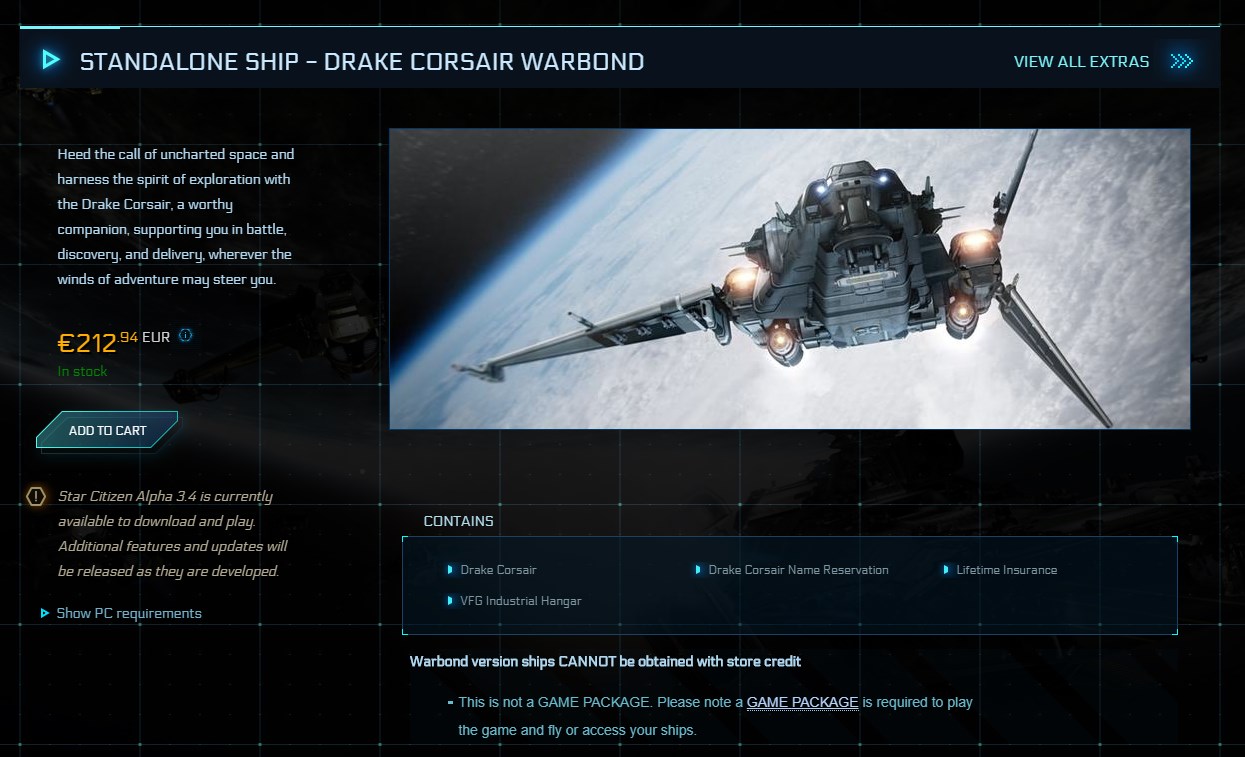Select Drake Corsair Name Reservation item
This screenshot has width=1245, height=757.
tap(797, 570)
